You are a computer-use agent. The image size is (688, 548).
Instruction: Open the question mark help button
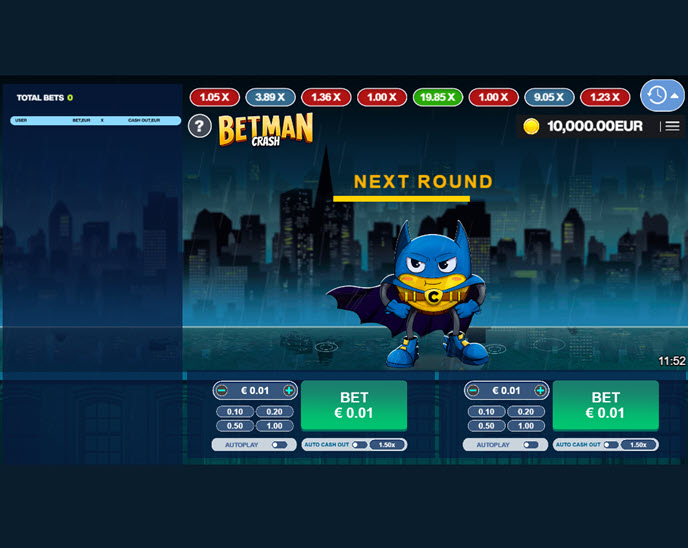click(x=200, y=126)
